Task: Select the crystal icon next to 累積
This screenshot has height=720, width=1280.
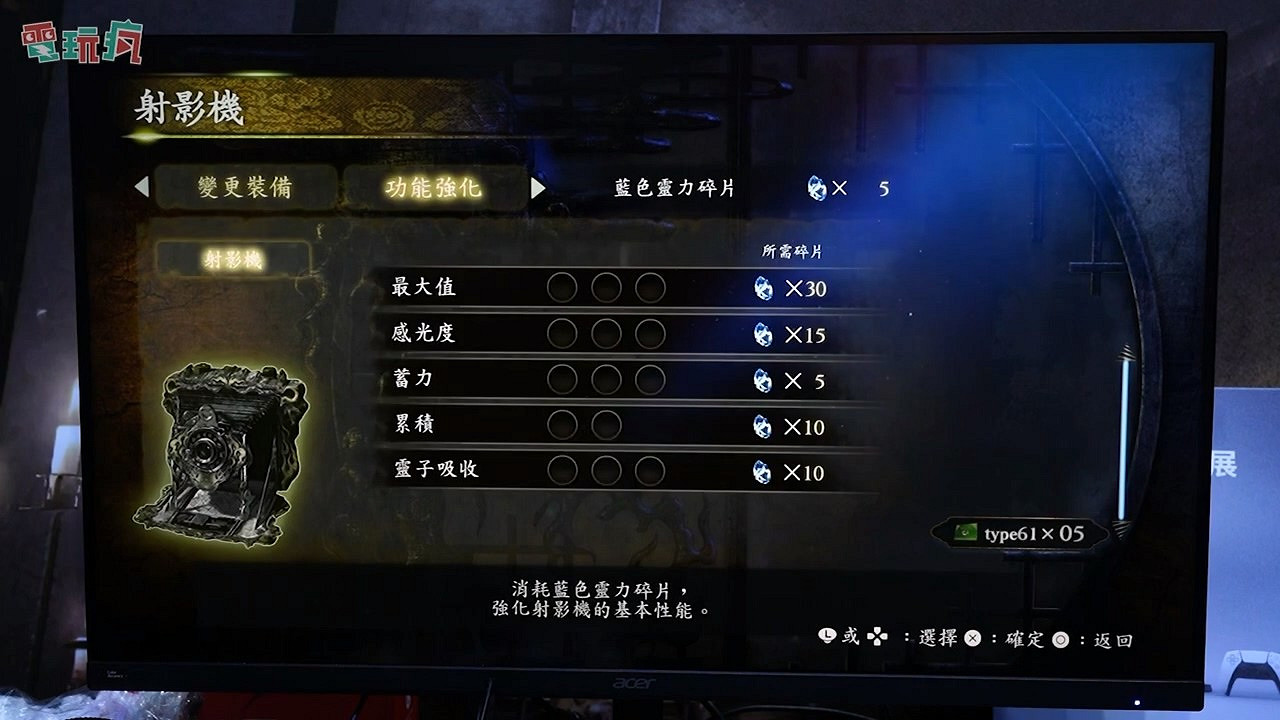Action: click(762, 427)
